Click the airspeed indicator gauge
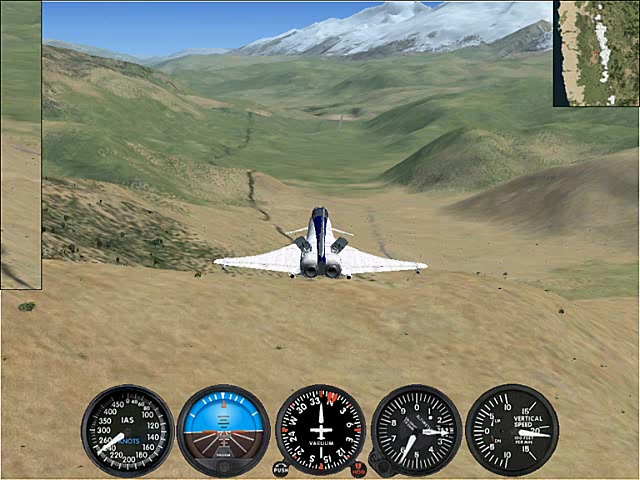 [127, 430]
